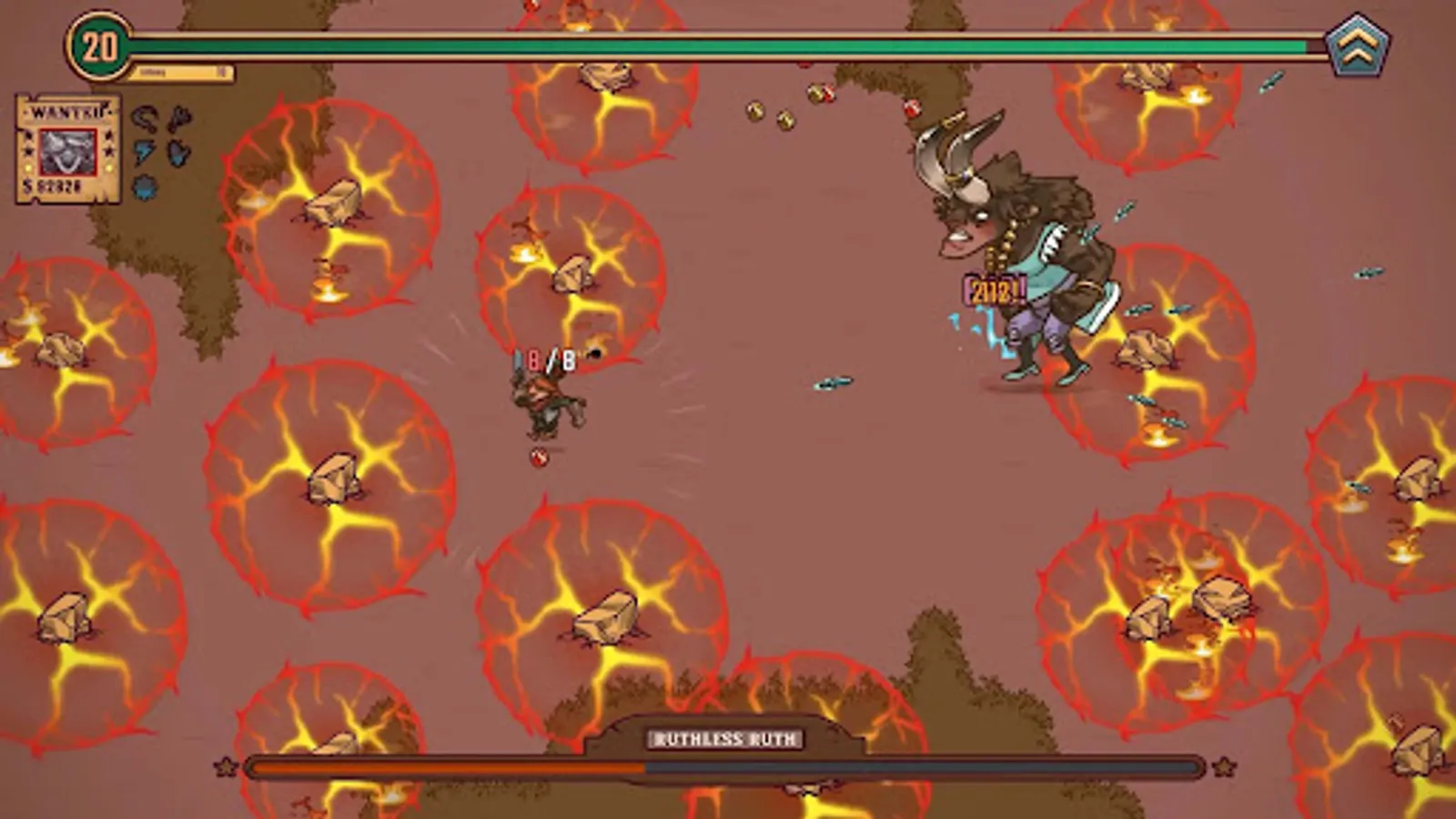Activate the lightning bolt ability

pyautogui.click(x=142, y=152)
